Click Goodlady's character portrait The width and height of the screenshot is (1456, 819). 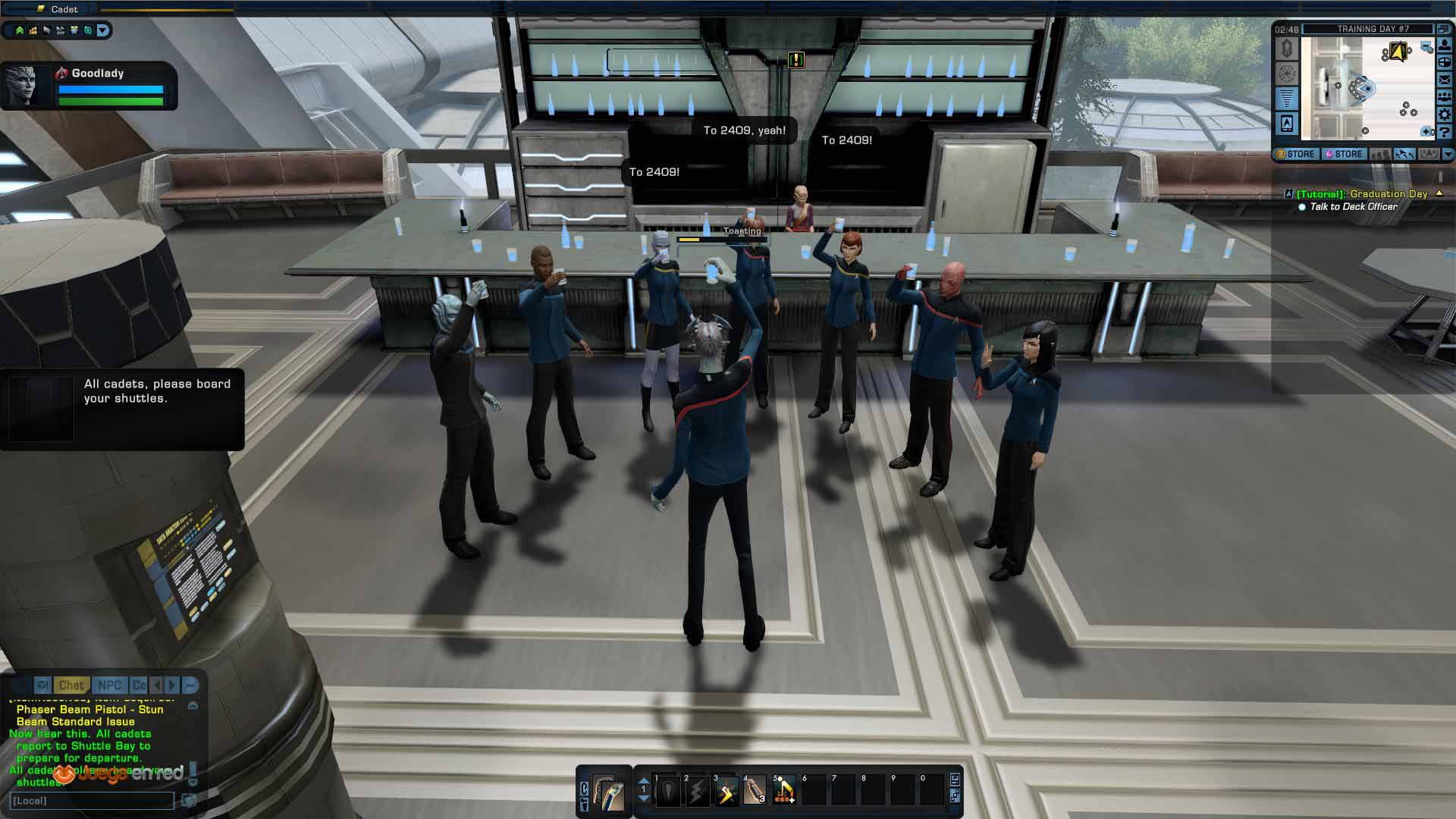coord(23,86)
